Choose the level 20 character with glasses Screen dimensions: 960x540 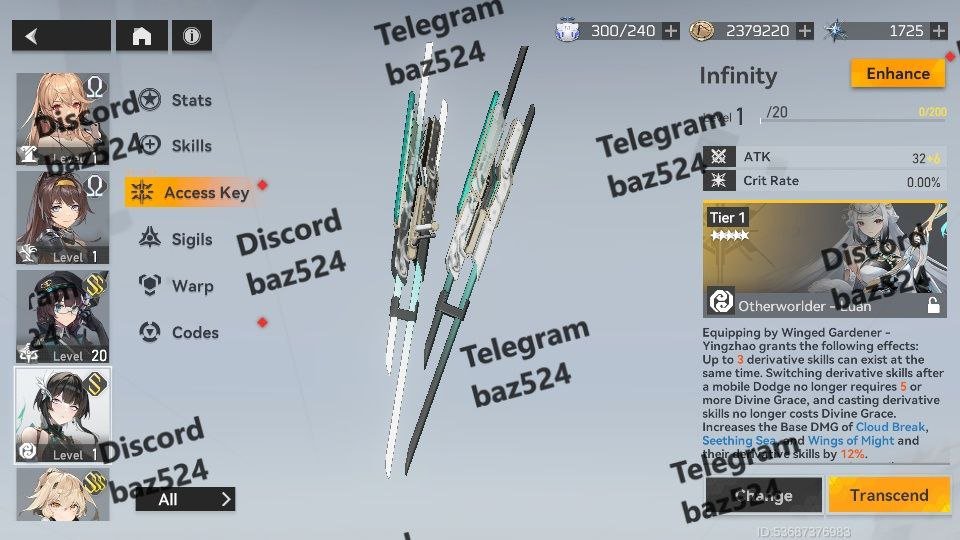pyautogui.click(x=63, y=316)
